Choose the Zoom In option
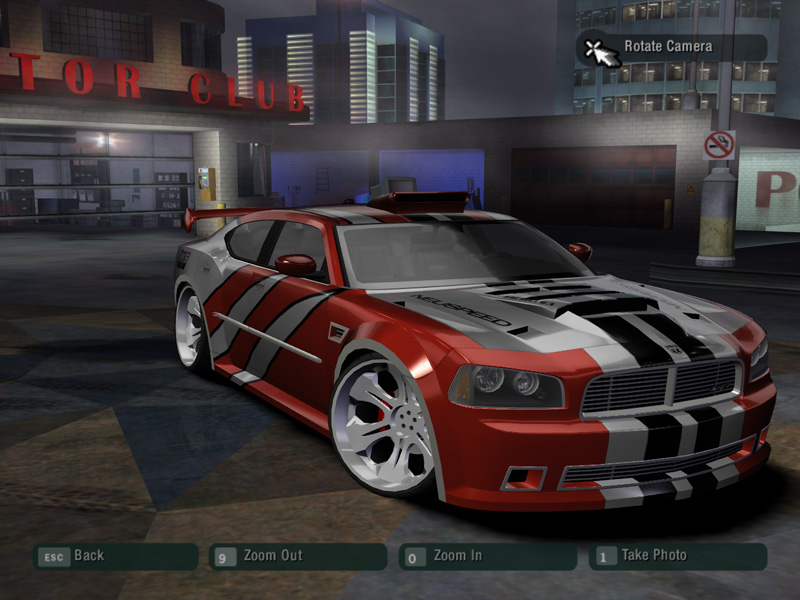 point(487,556)
